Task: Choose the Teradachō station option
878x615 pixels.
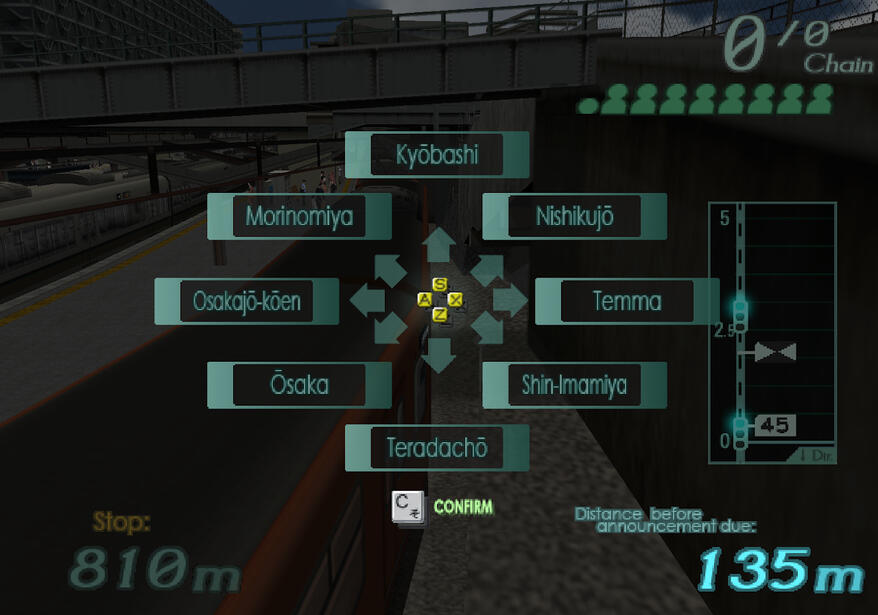Action: click(x=437, y=448)
